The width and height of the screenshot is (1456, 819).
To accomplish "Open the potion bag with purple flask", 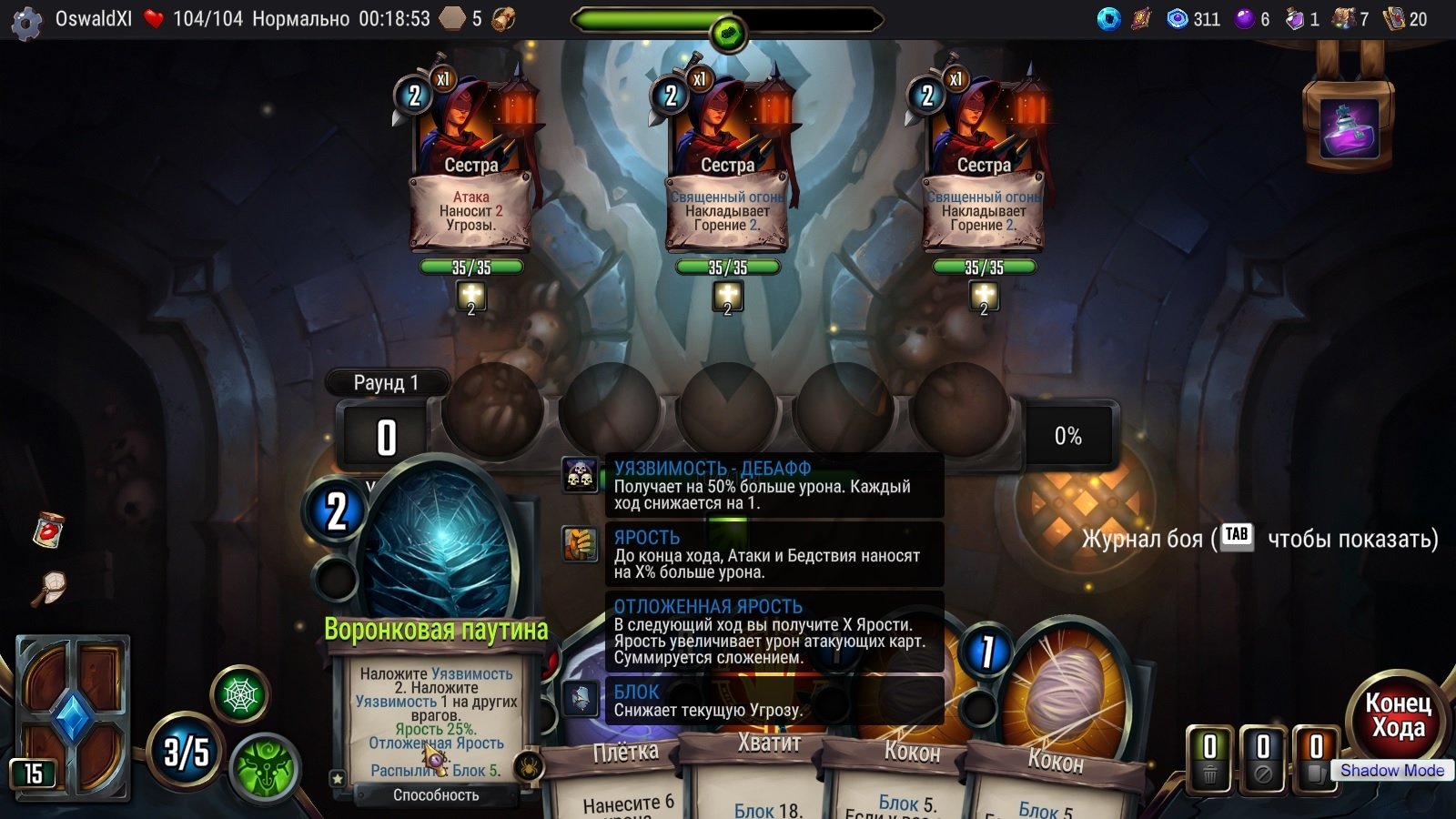I will pos(1349,127).
